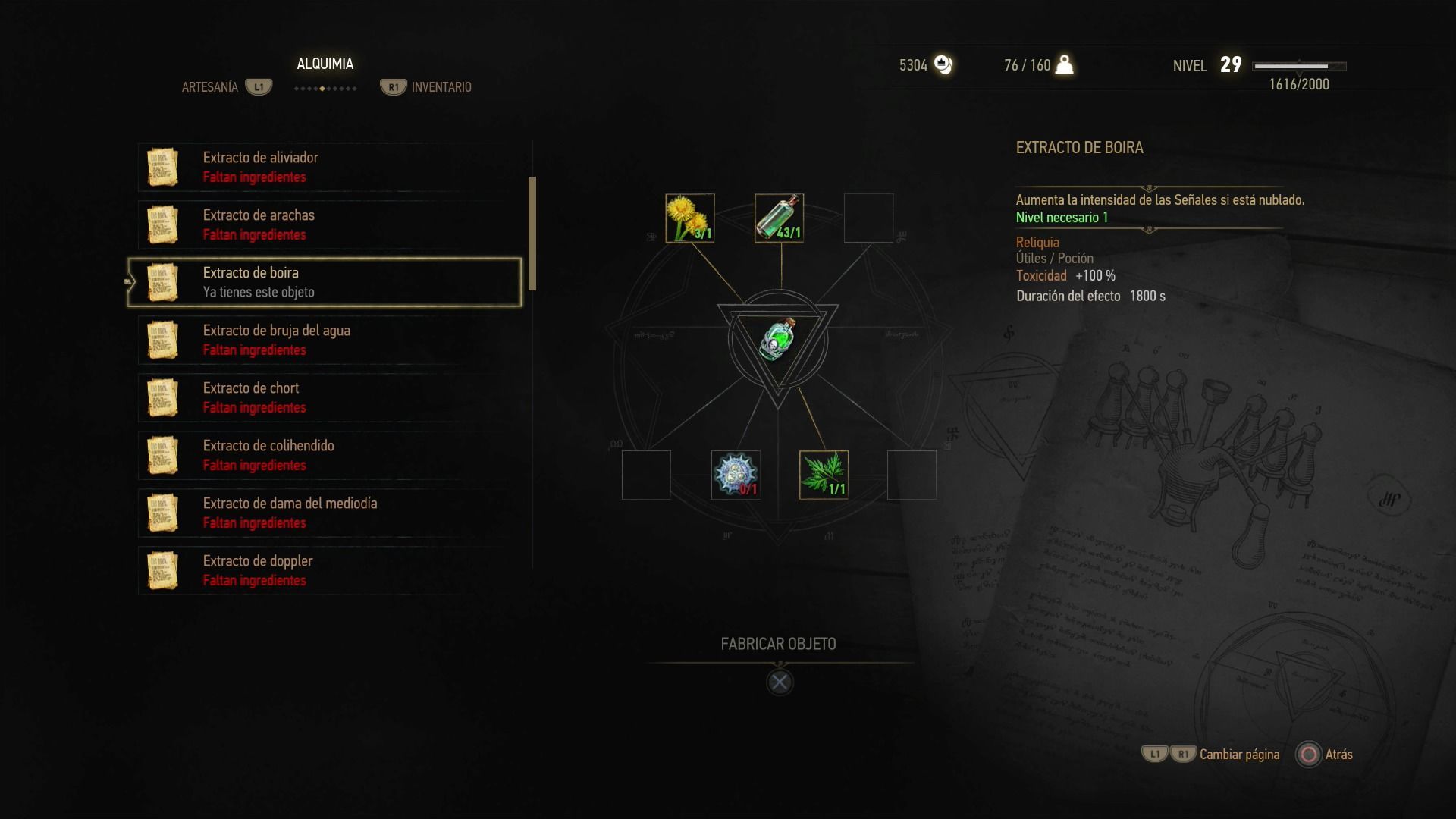Switch to the Artesanía tab
This screenshot has width=1456, height=819.
(x=210, y=87)
